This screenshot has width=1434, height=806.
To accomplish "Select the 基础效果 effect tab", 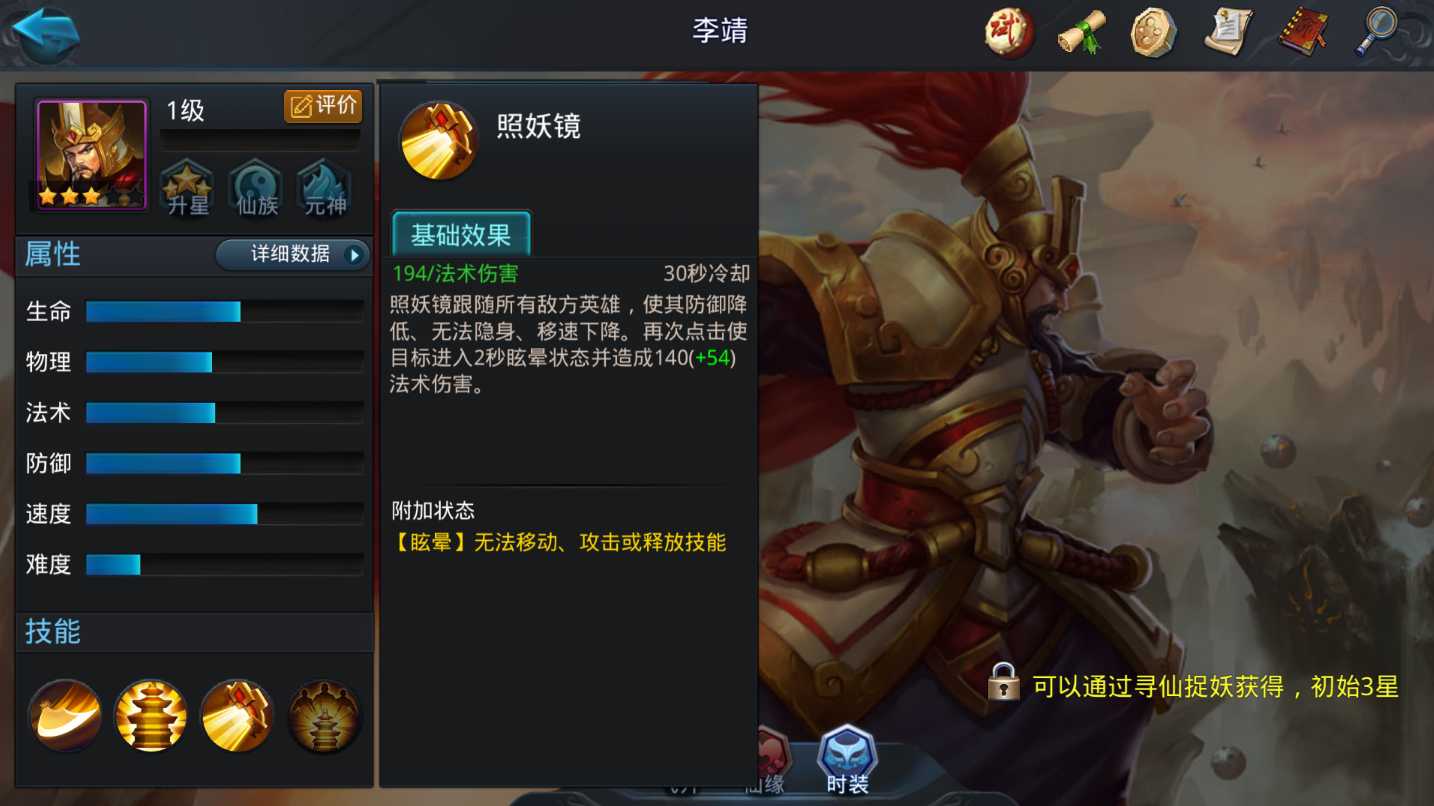I will pos(461,236).
